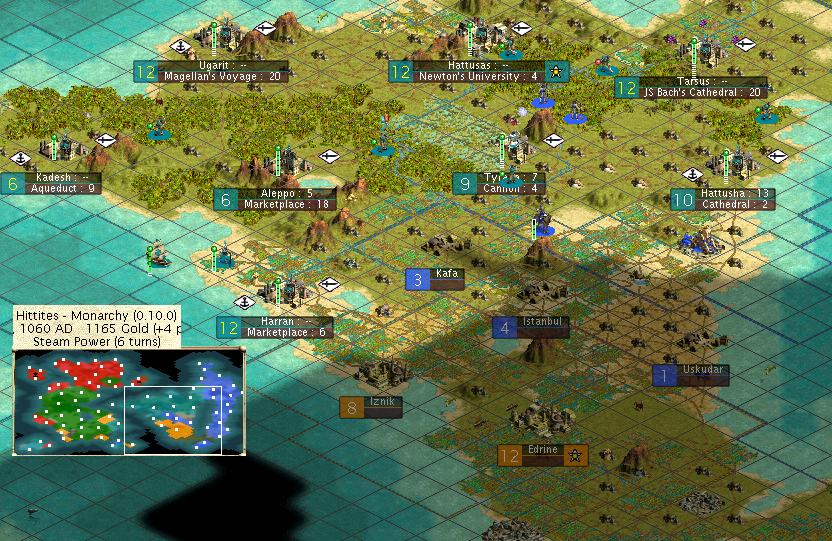832x541 pixels.
Task: Select the Kadesh city label
Action: click(x=52, y=182)
